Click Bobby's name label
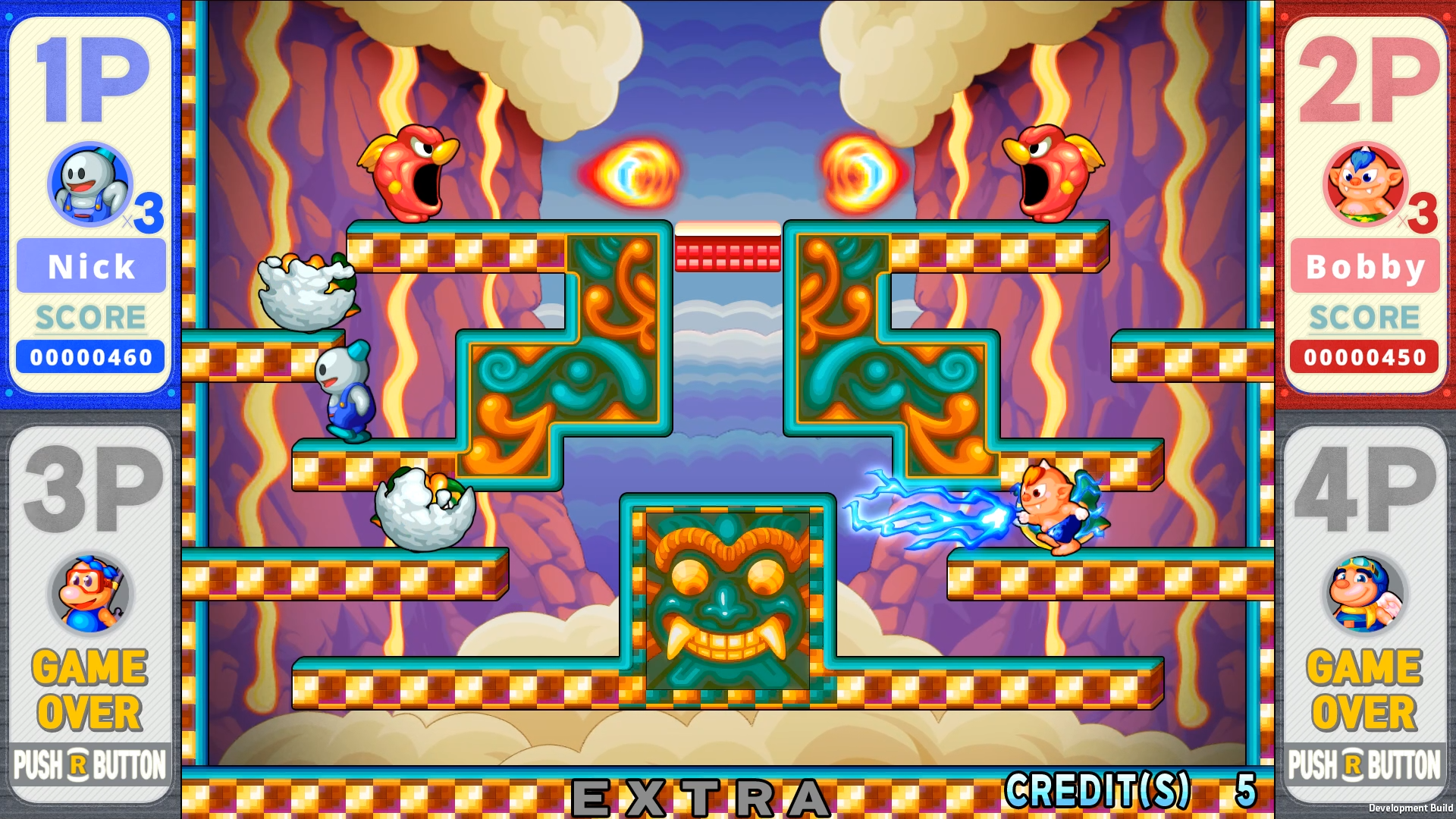Viewport: 1456px width, 819px height. pos(1364,265)
